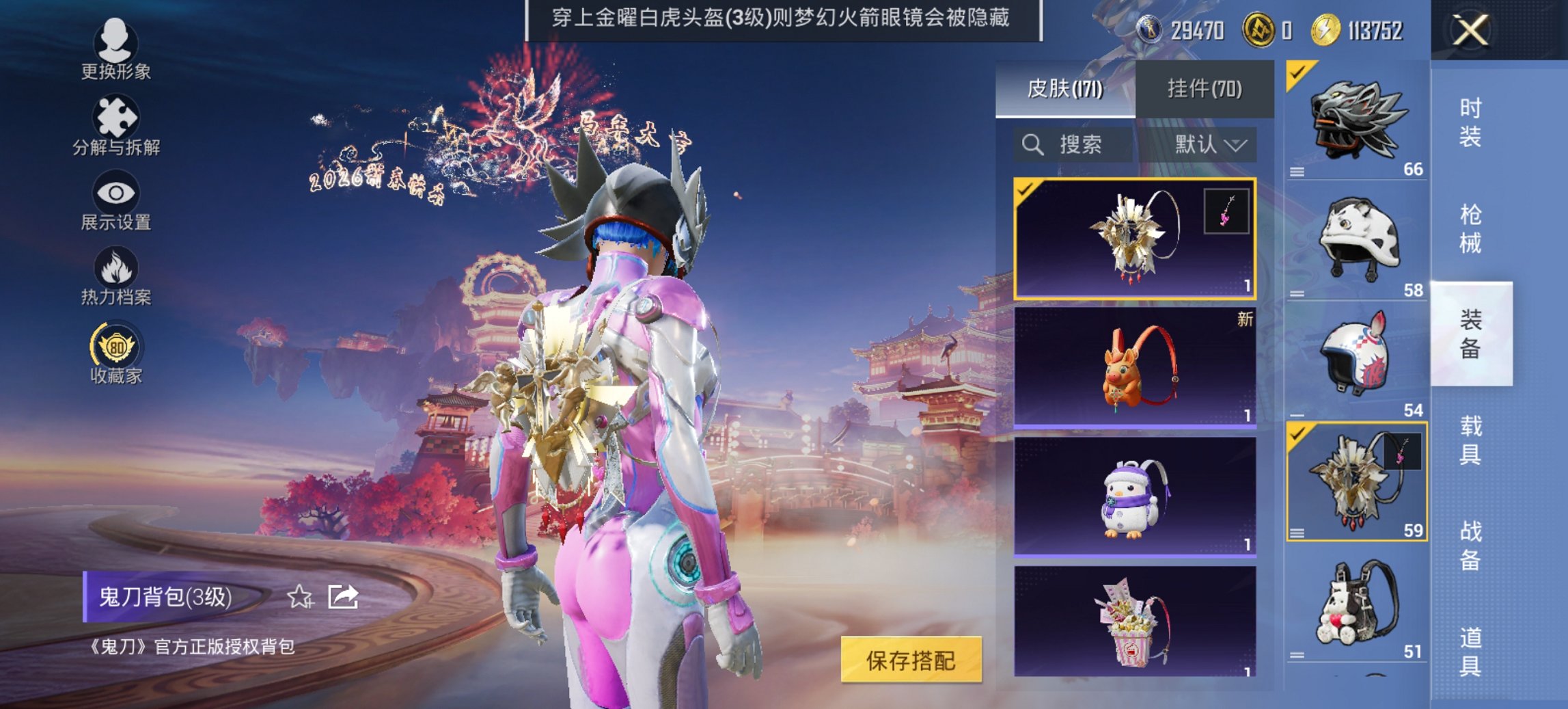
Task: View the 热力档案 heat profile
Action: [115, 277]
